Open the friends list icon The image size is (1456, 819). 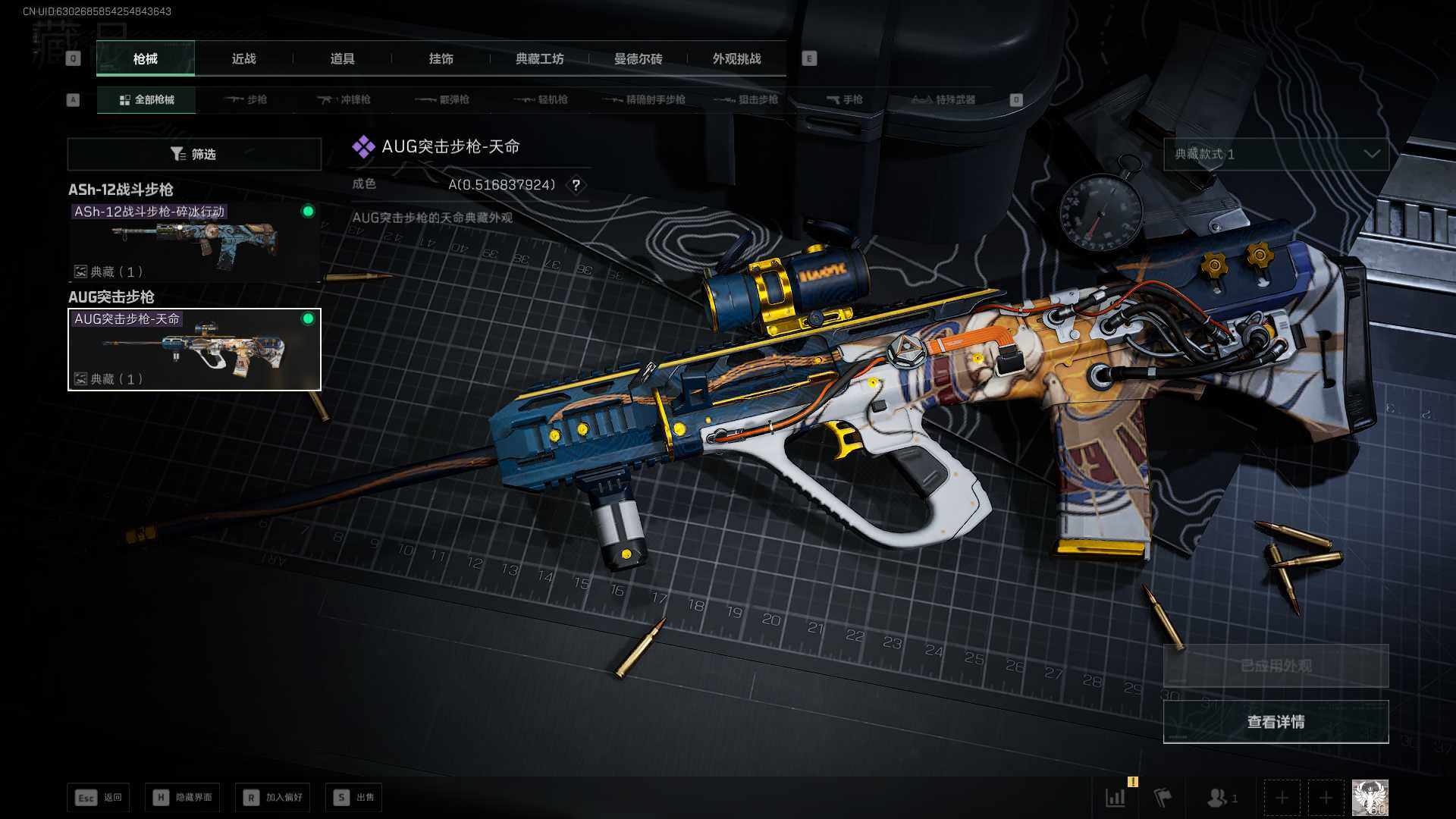pyautogui.click(x=1218, y=798)
